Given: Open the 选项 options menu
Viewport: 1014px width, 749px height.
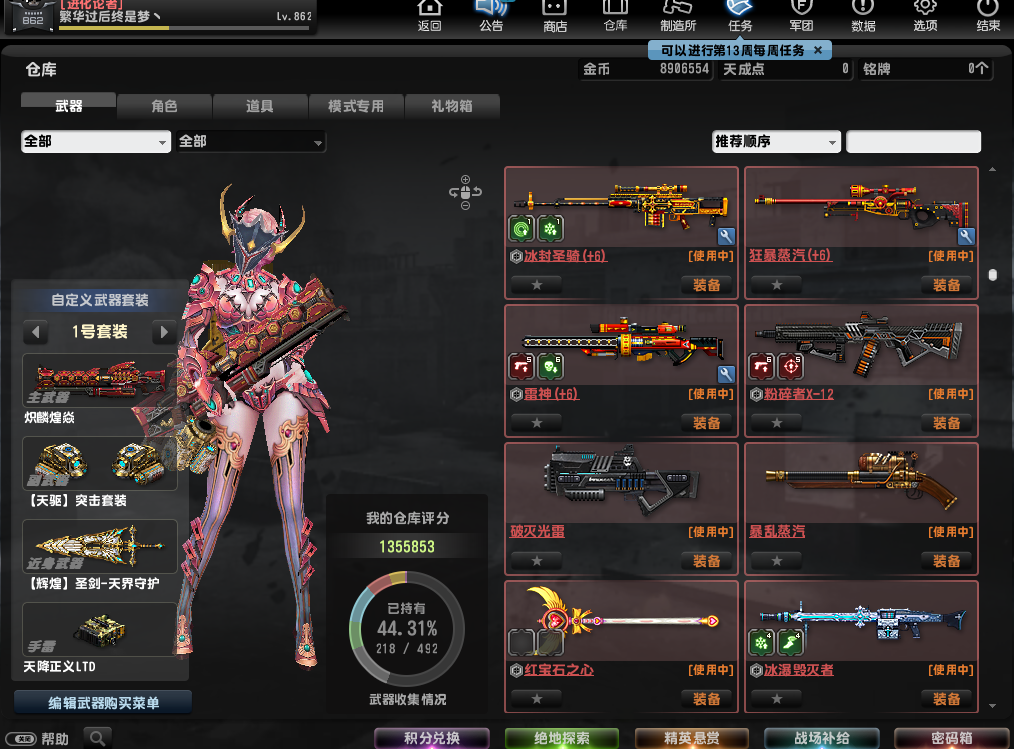Looking at the screenshot, I should coord(925,15).
